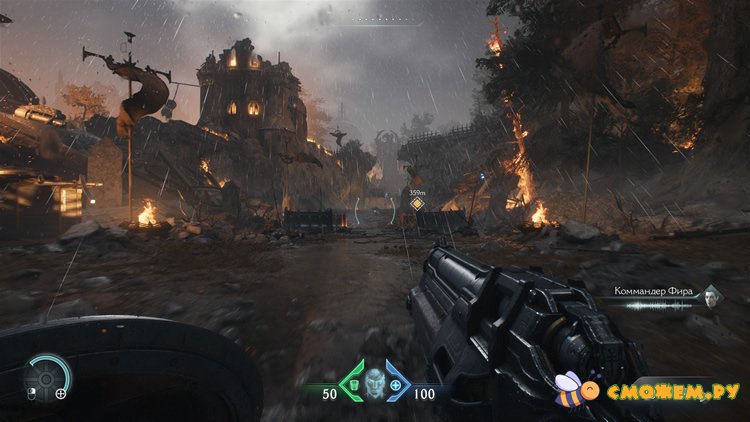Select the green armor canister icon
750x422 pixels.
coord(353,385)
